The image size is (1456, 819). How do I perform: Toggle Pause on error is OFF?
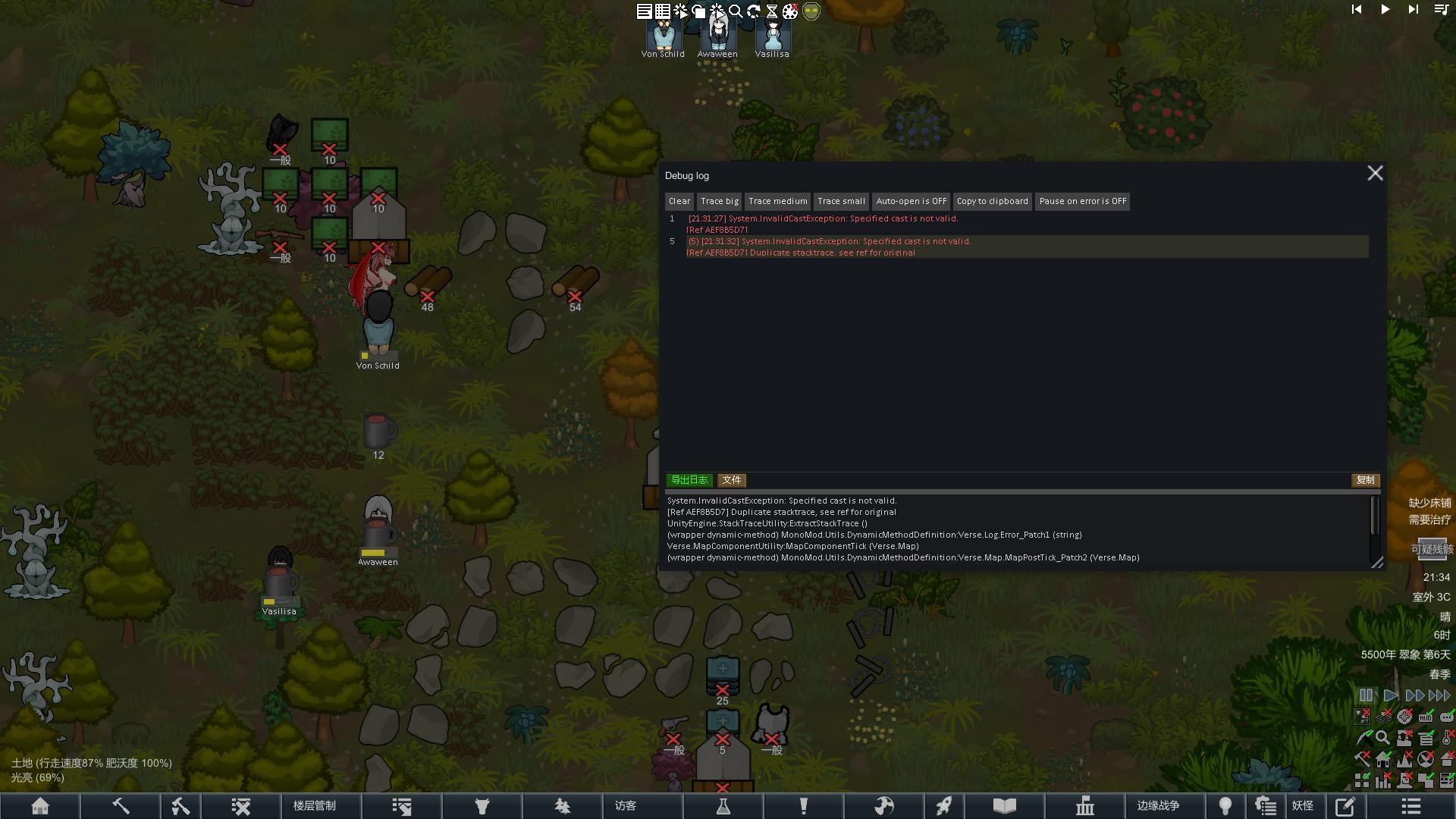tap(1082, 202)
